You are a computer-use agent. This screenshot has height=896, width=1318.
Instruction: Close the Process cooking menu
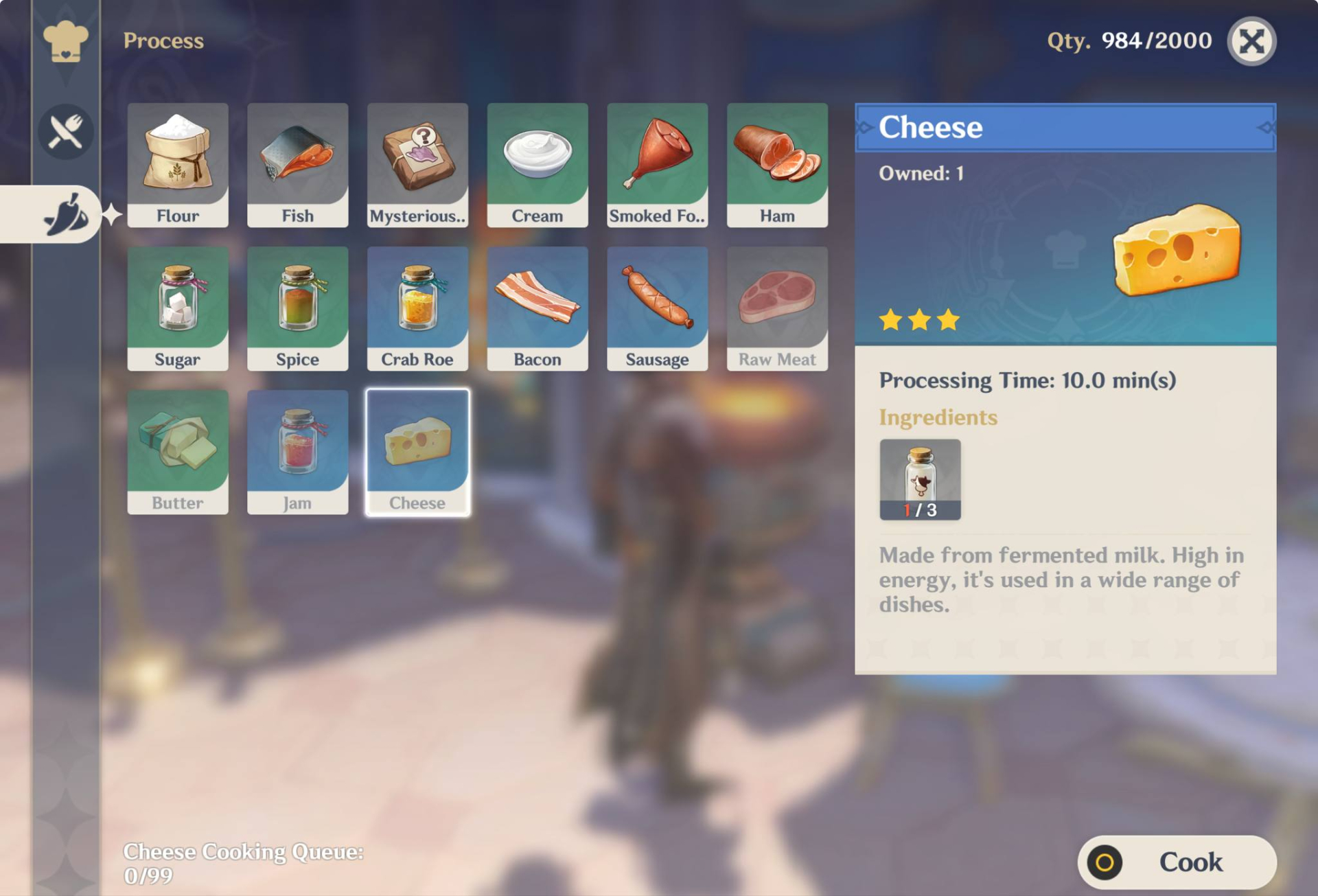(1251, 41)
